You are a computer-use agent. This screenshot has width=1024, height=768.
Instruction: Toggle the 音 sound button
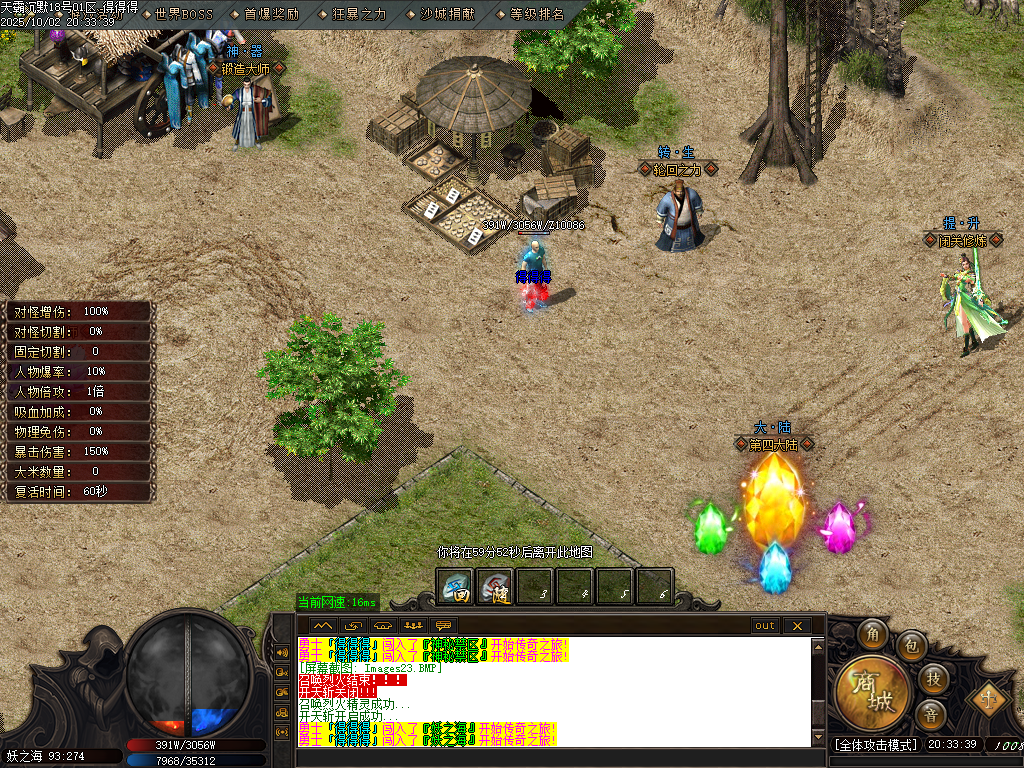[930, 715]
